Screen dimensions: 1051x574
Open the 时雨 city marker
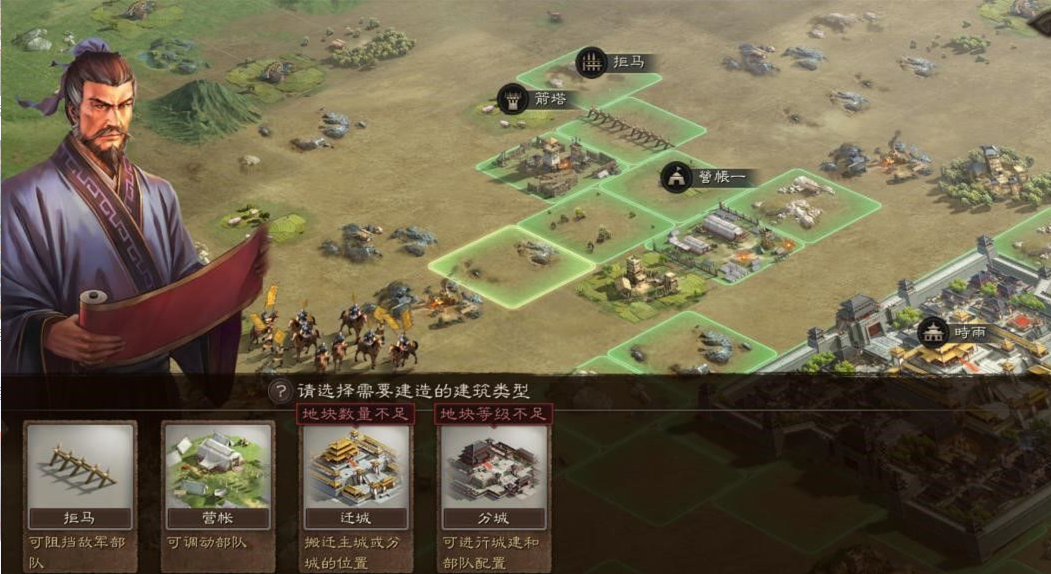(x=956, y=332)
